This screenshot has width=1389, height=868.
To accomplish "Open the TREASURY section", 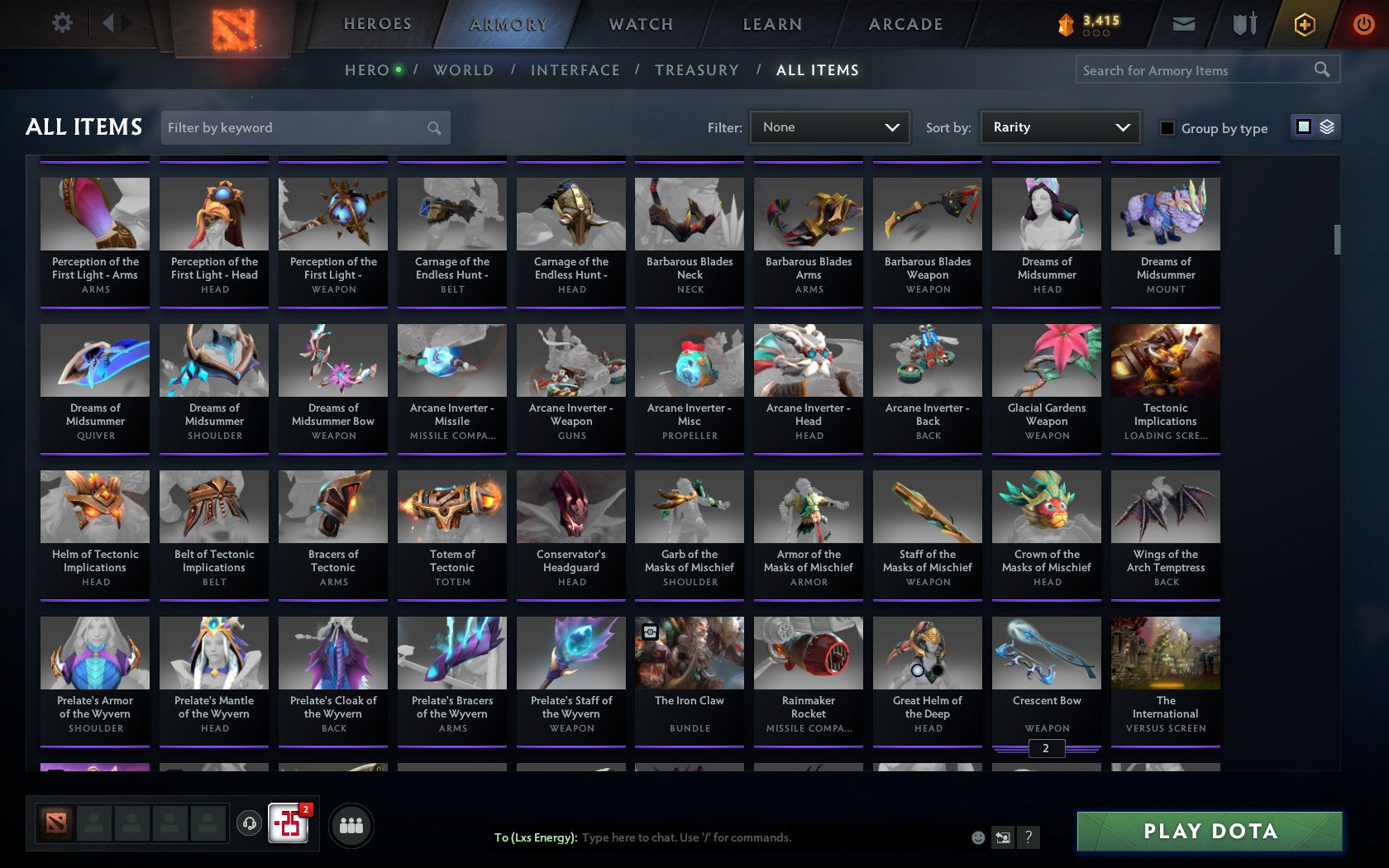I will coord(697,70).
